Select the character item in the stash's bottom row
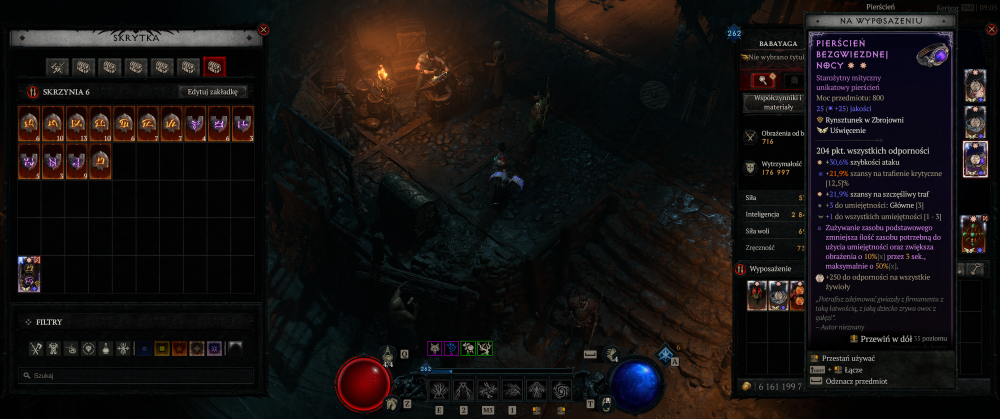This screenshot has height=419, width=1000. click(x=29, y=274)
